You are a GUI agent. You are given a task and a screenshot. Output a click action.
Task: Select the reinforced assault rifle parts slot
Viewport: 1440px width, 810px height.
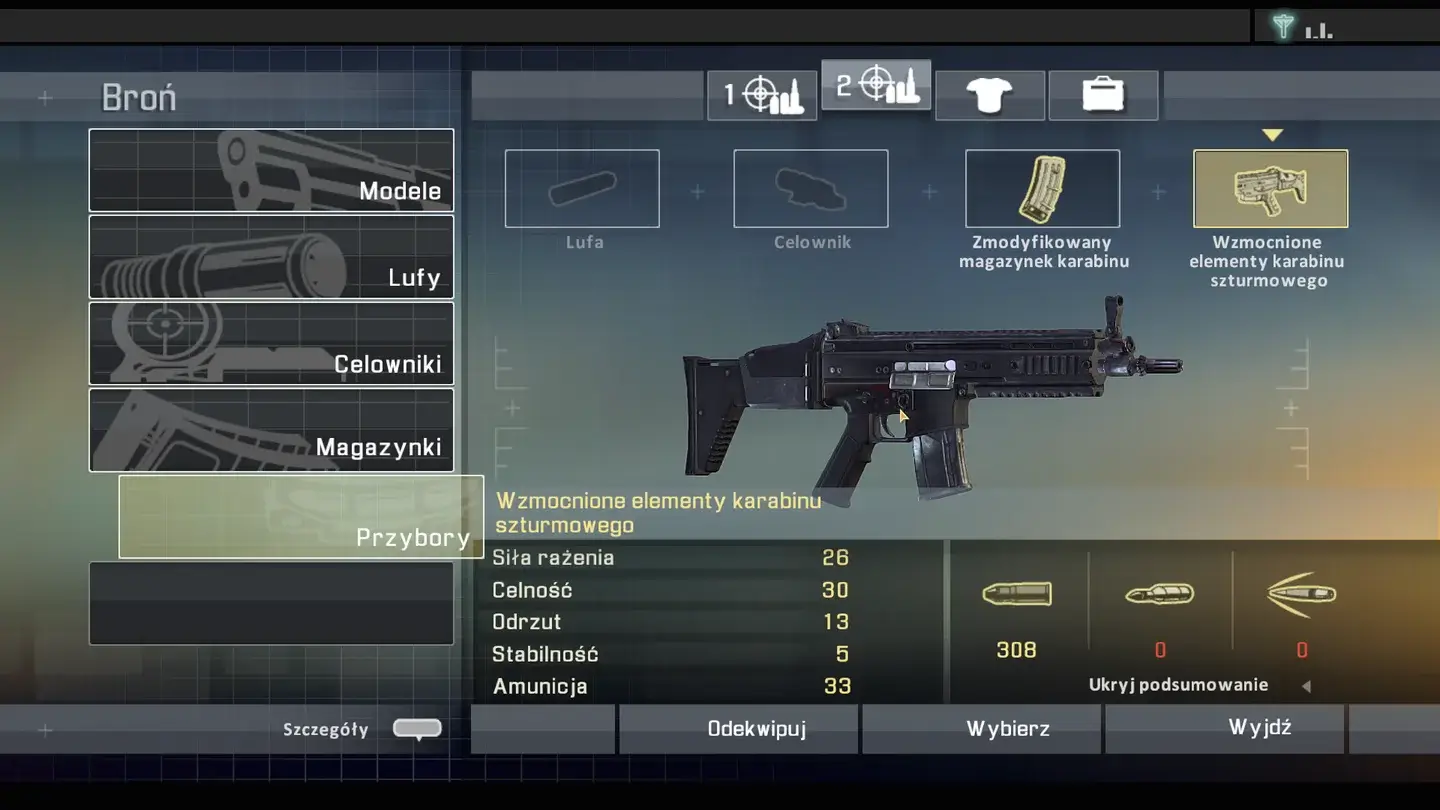pos(1270,188)
